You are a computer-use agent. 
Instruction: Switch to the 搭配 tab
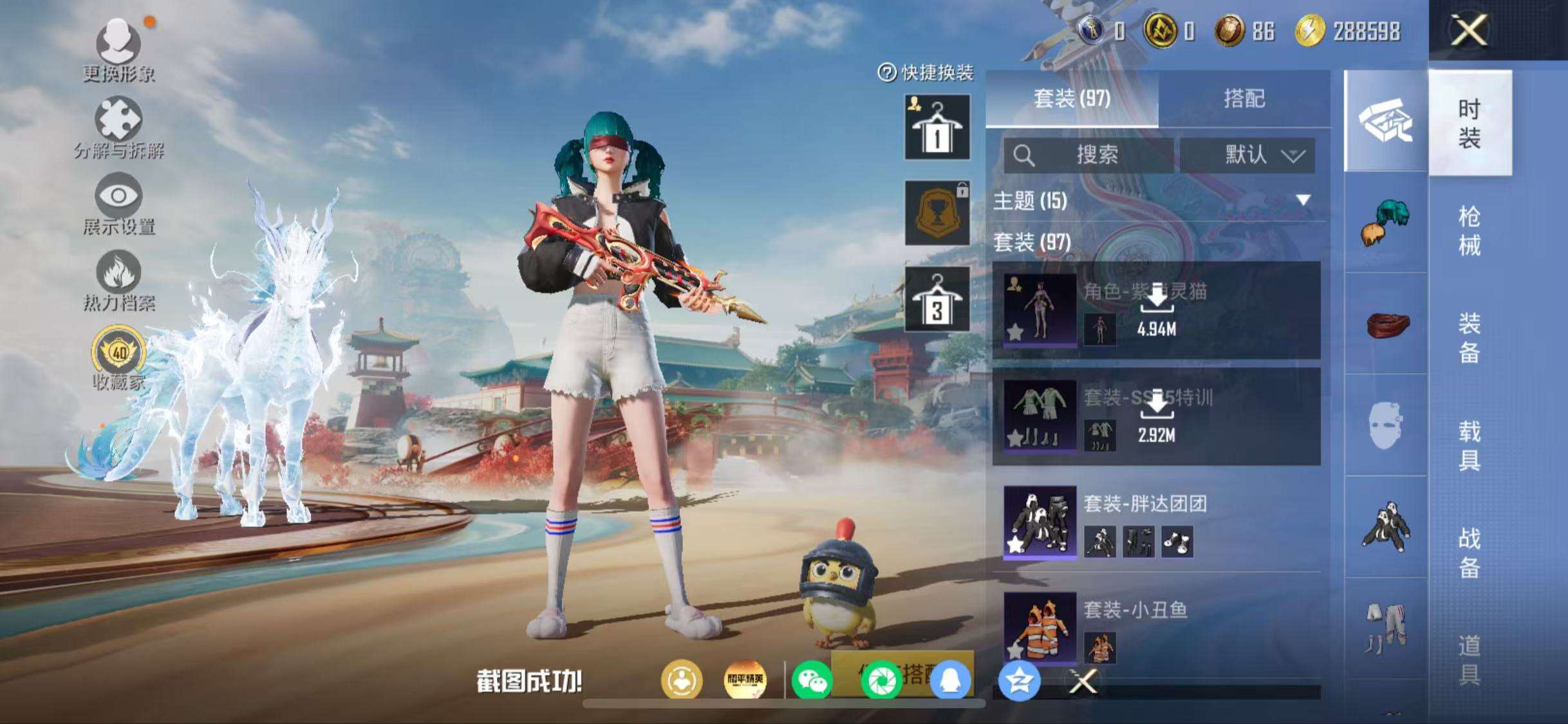click(1244, 98)
